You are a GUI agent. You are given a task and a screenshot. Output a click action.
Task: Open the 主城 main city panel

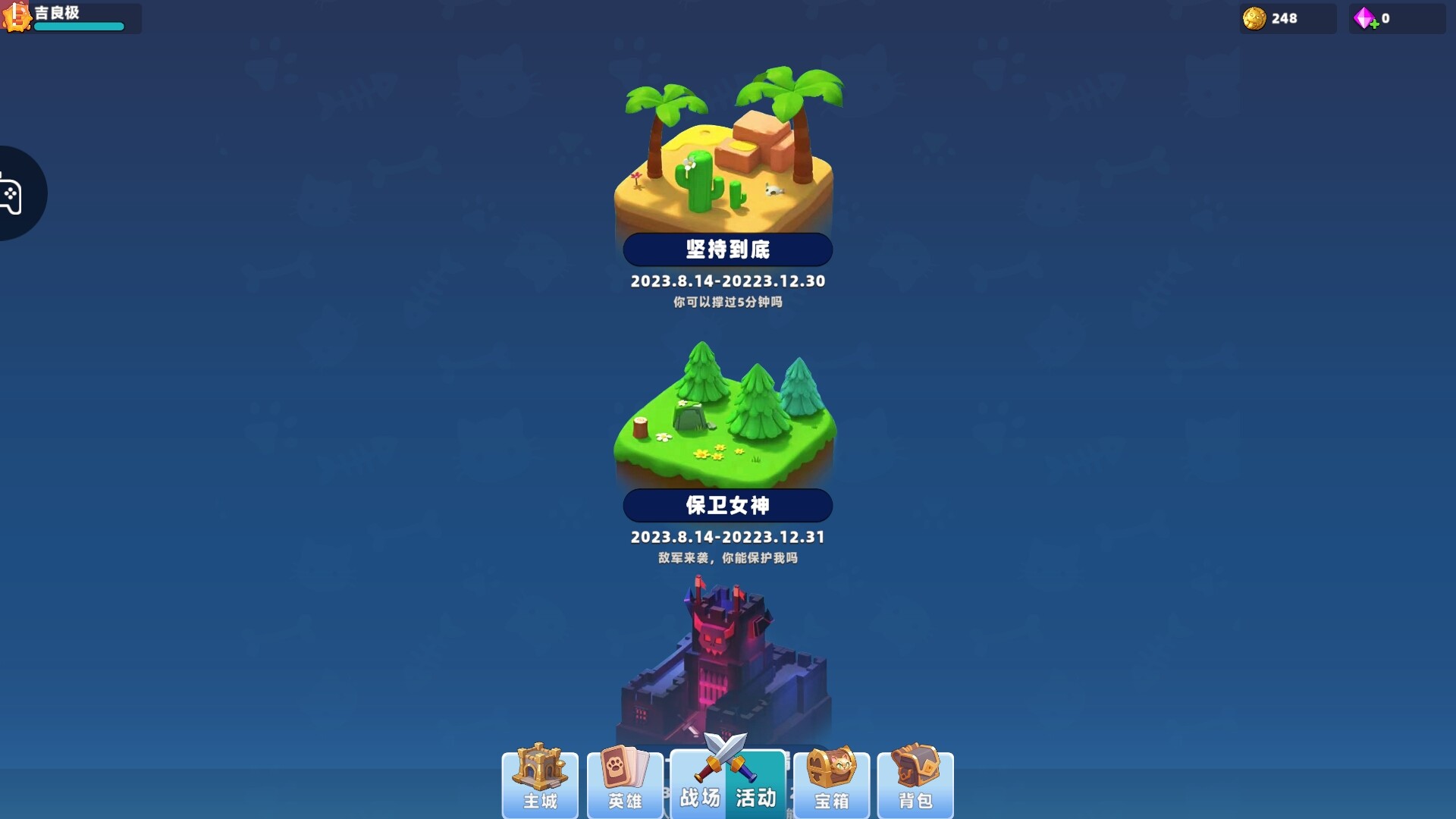tap(540, 785)
